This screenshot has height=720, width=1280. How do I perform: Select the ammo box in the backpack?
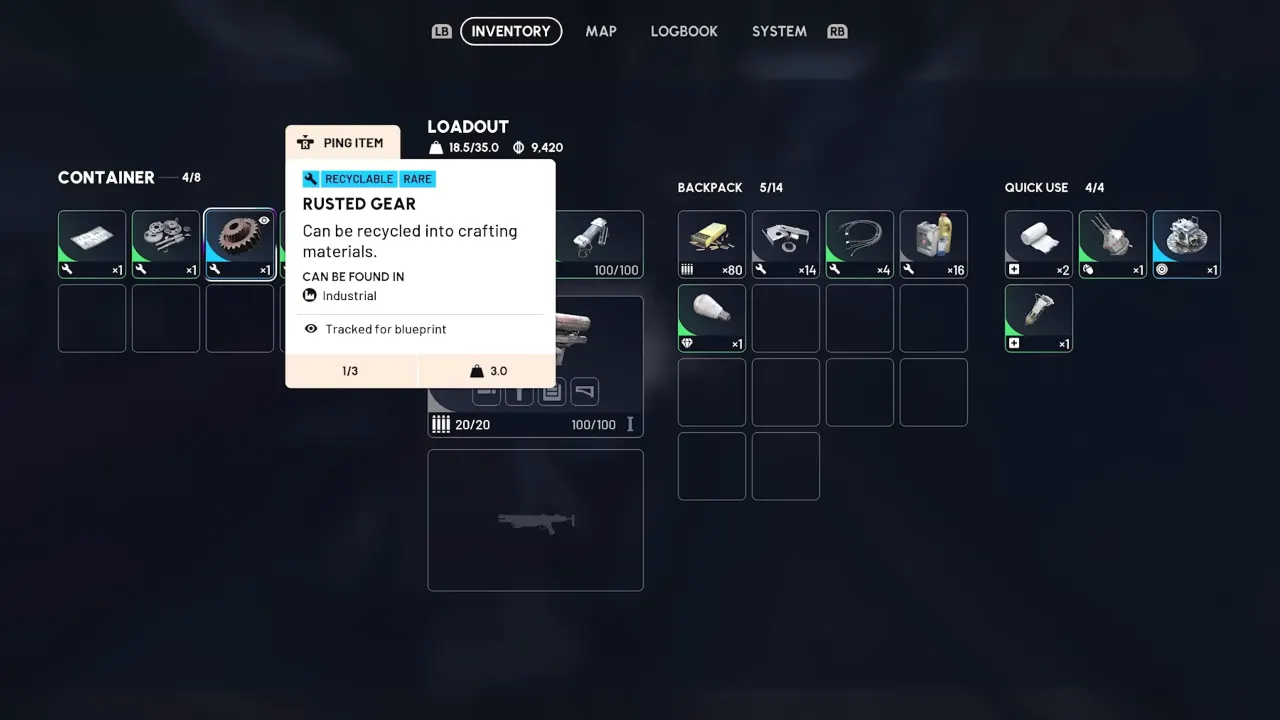pos(711,243)
